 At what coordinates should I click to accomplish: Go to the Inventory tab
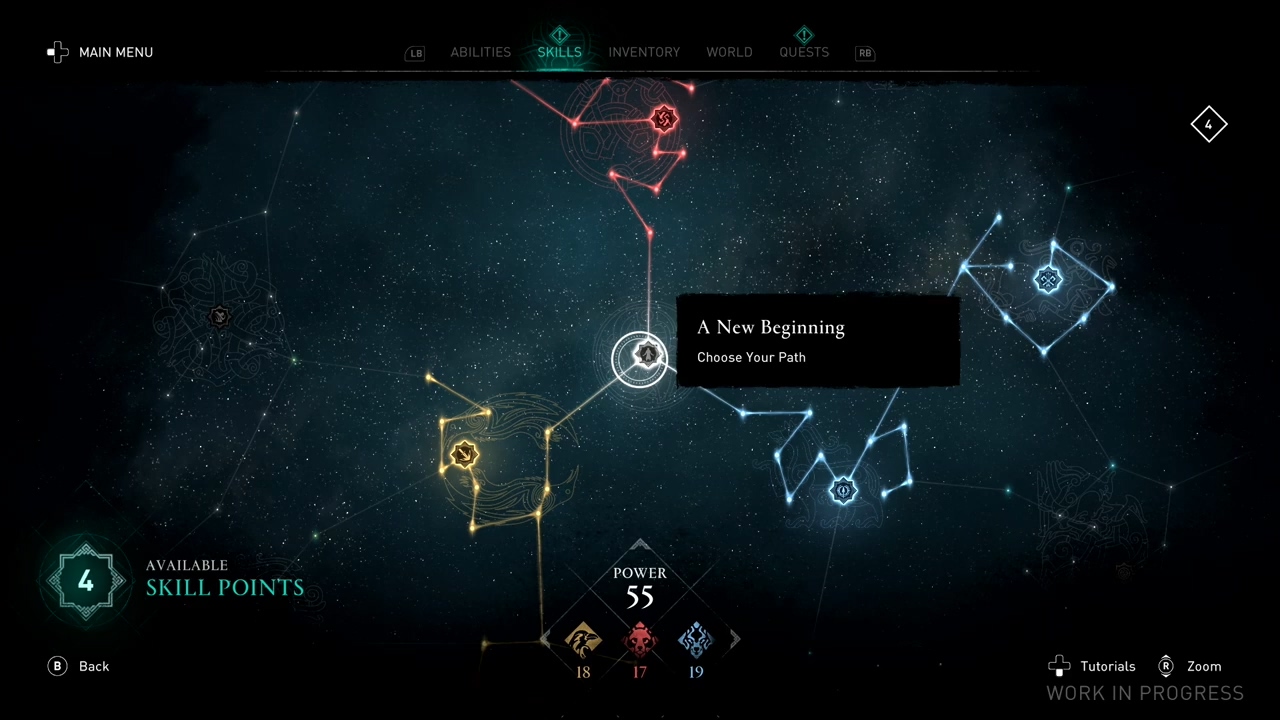(x=644, y=52)
